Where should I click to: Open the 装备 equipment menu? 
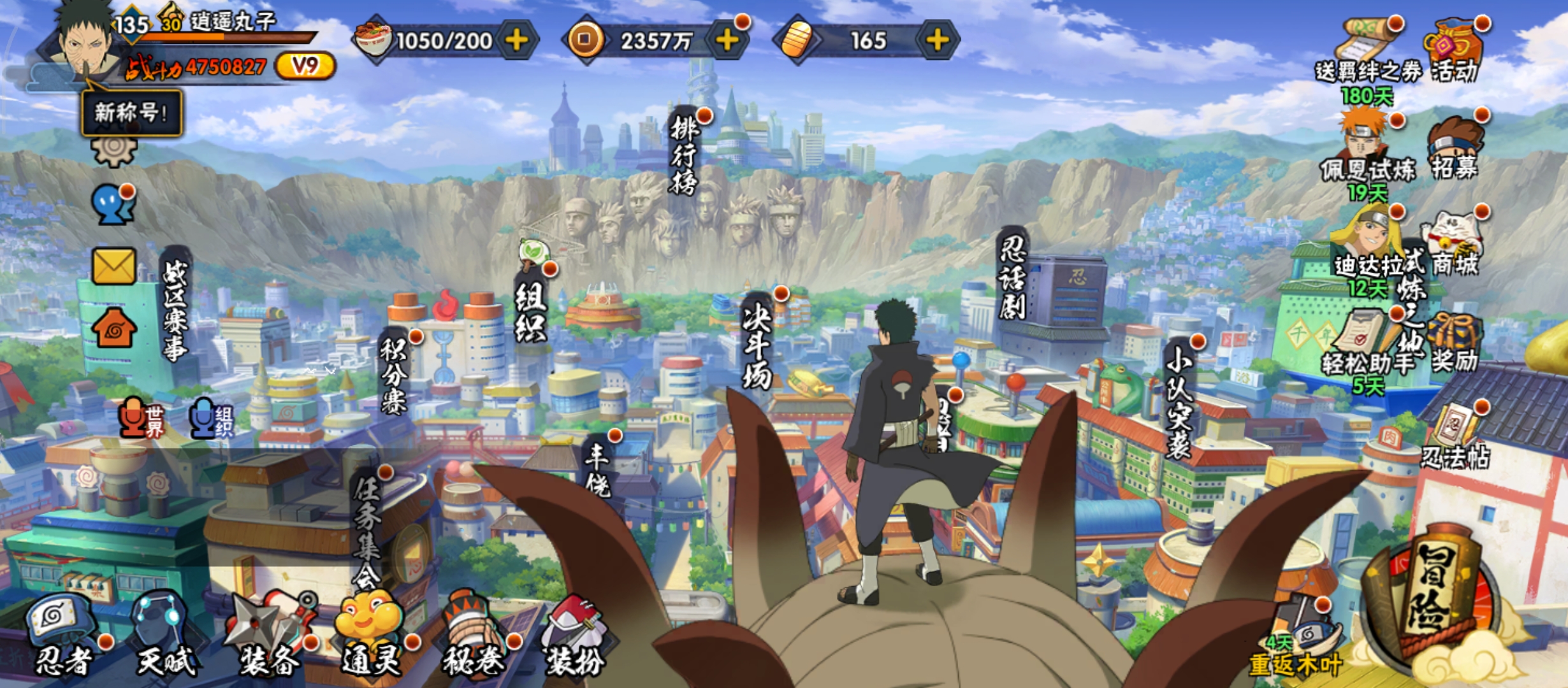click(x=269, y=634)
